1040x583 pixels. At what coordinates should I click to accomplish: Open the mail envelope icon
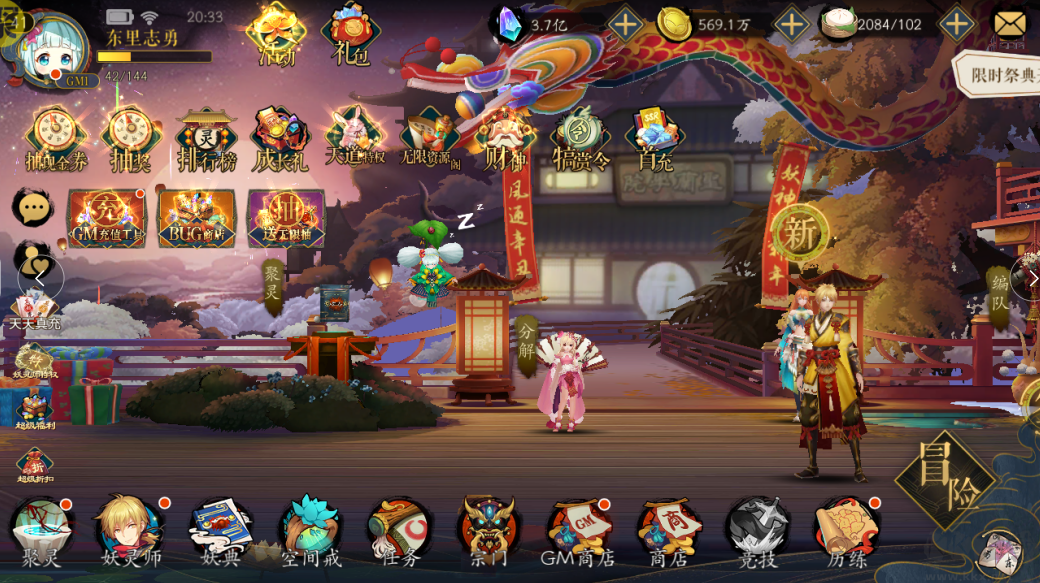click(x=1012, y=22)
